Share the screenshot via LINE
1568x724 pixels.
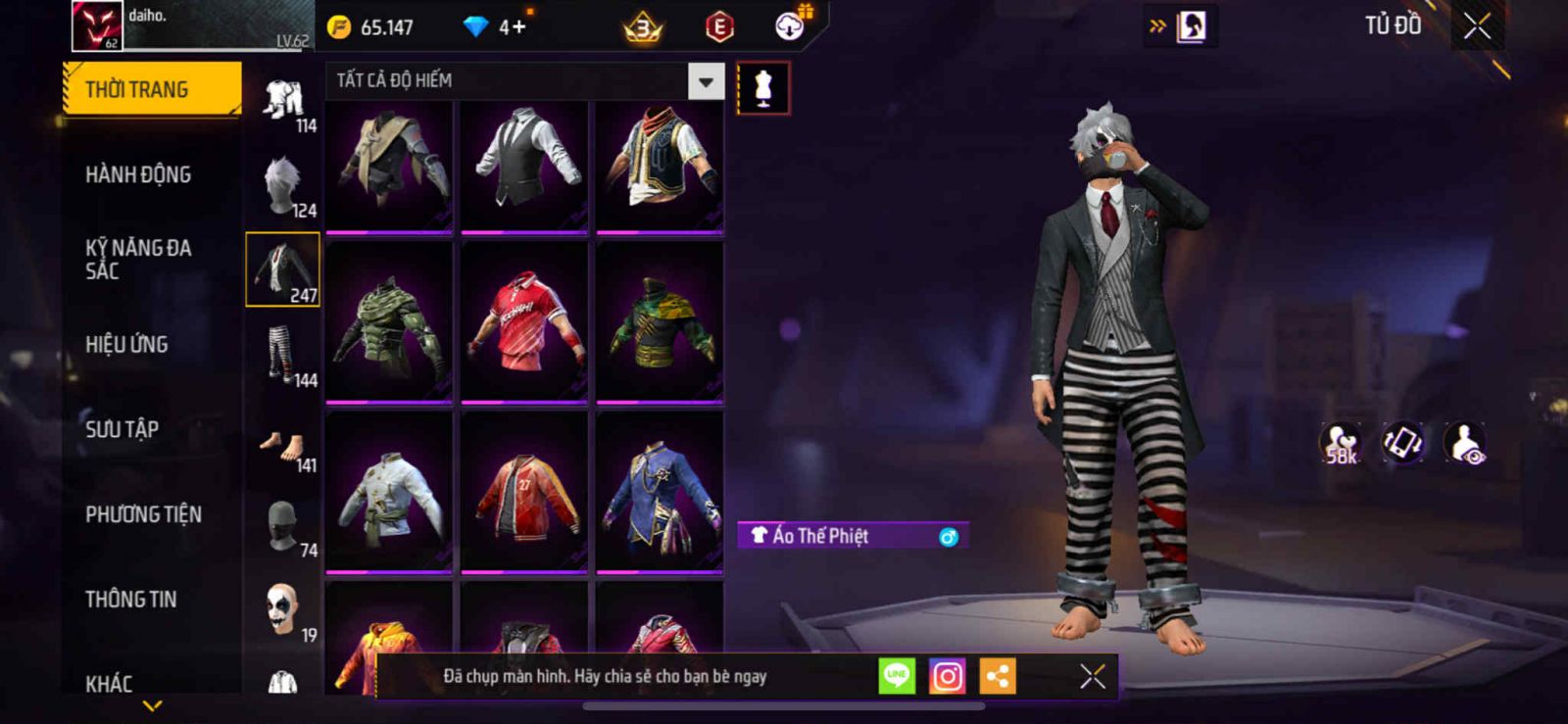[x=897, y=676]
